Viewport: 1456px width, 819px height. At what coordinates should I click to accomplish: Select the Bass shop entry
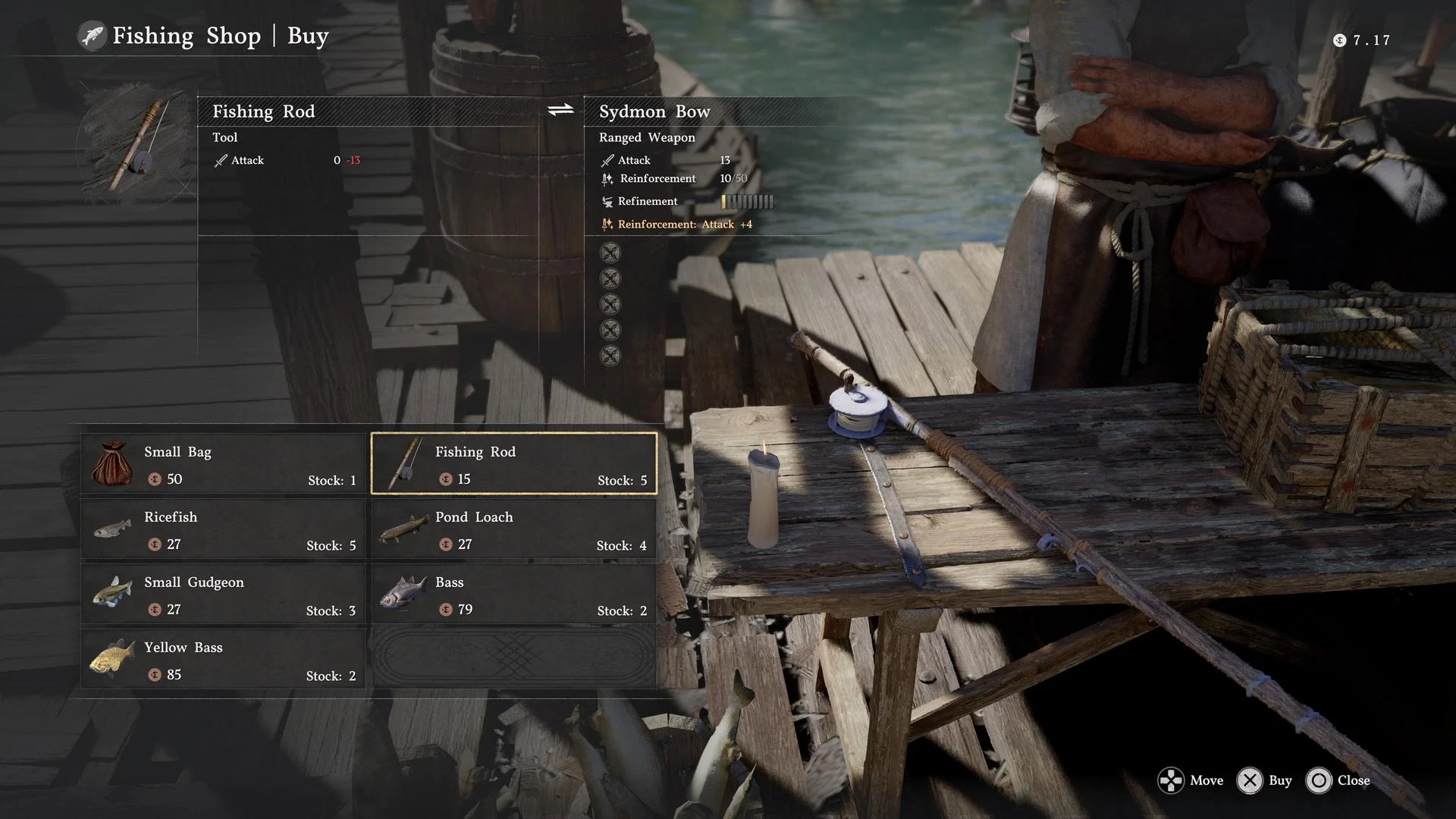pyautogui.click(x=514, y=594)
